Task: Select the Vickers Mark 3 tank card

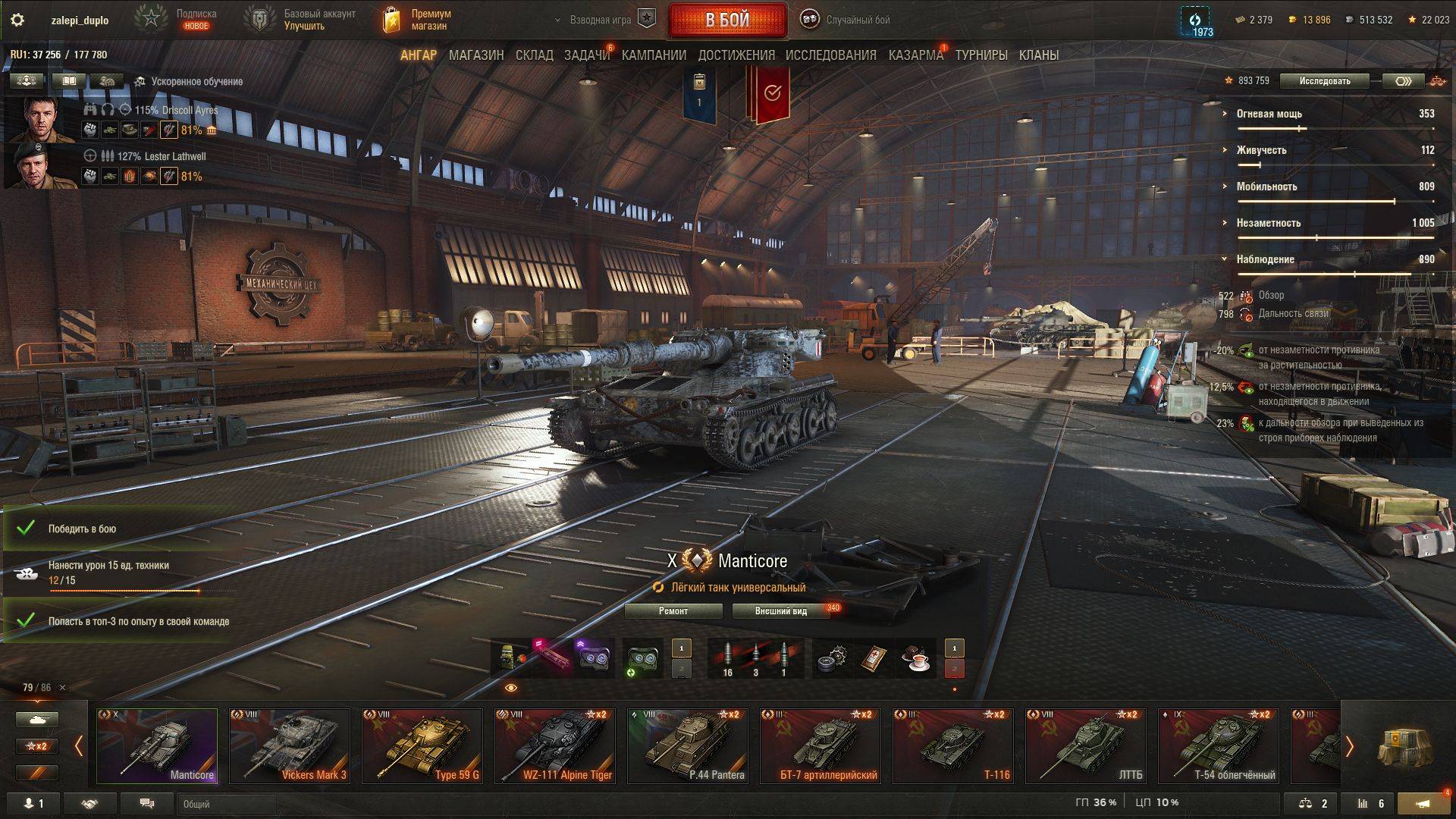Action: tap(290, 745)
